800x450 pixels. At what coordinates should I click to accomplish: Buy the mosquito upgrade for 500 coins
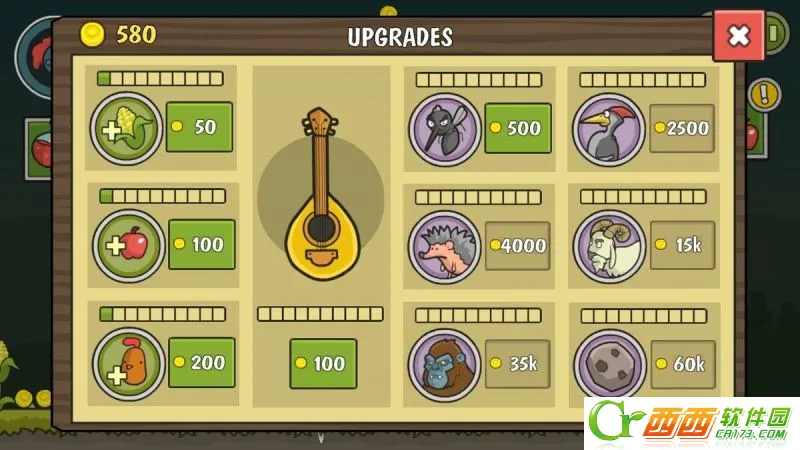pos(518,128)
